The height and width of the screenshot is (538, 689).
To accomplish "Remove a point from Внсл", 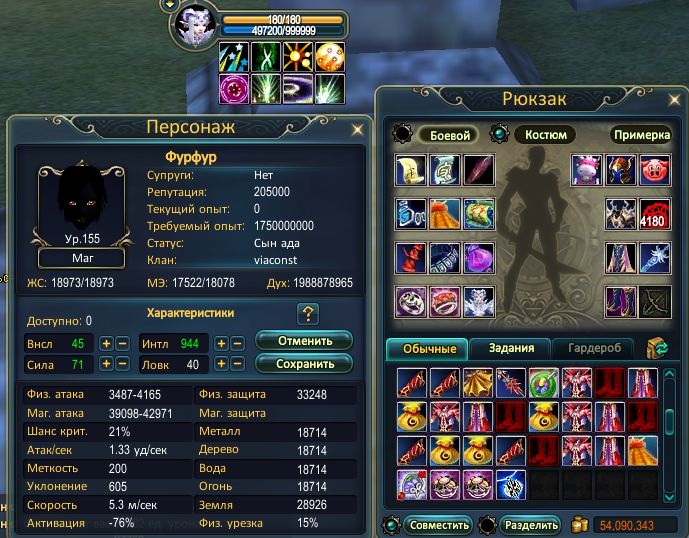I will point(122,343).
